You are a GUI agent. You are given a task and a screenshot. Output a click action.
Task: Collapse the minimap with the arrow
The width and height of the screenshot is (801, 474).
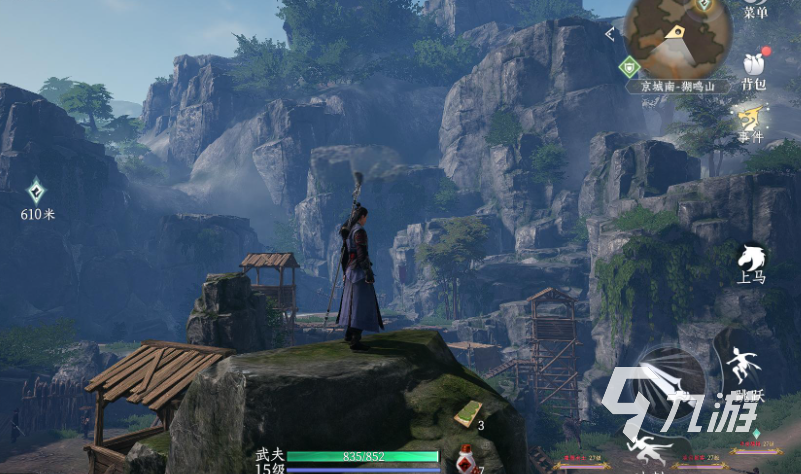pyautogui.click(x=611, y=34)
